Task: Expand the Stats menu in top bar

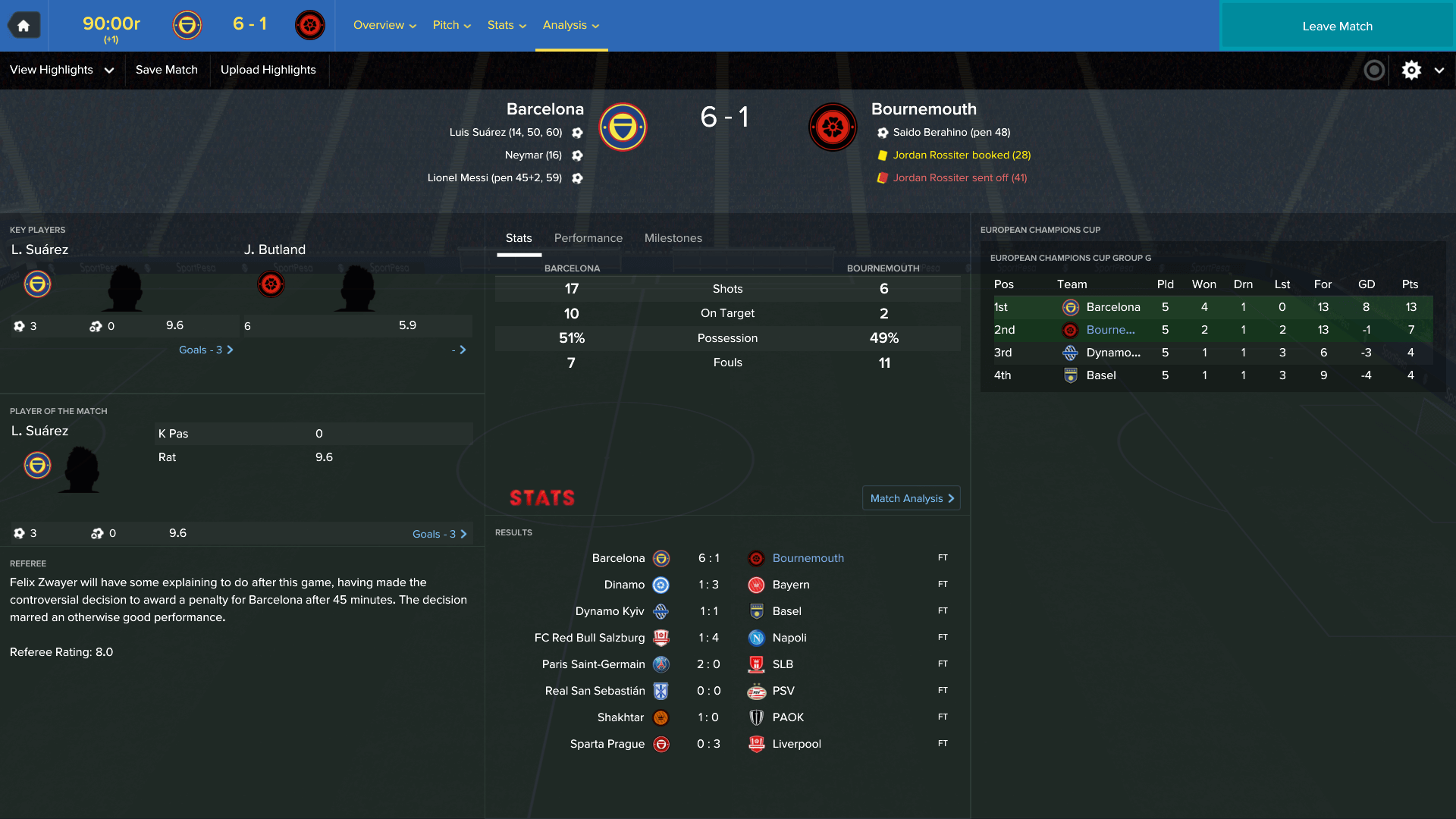Action: (x=507, y=25)
